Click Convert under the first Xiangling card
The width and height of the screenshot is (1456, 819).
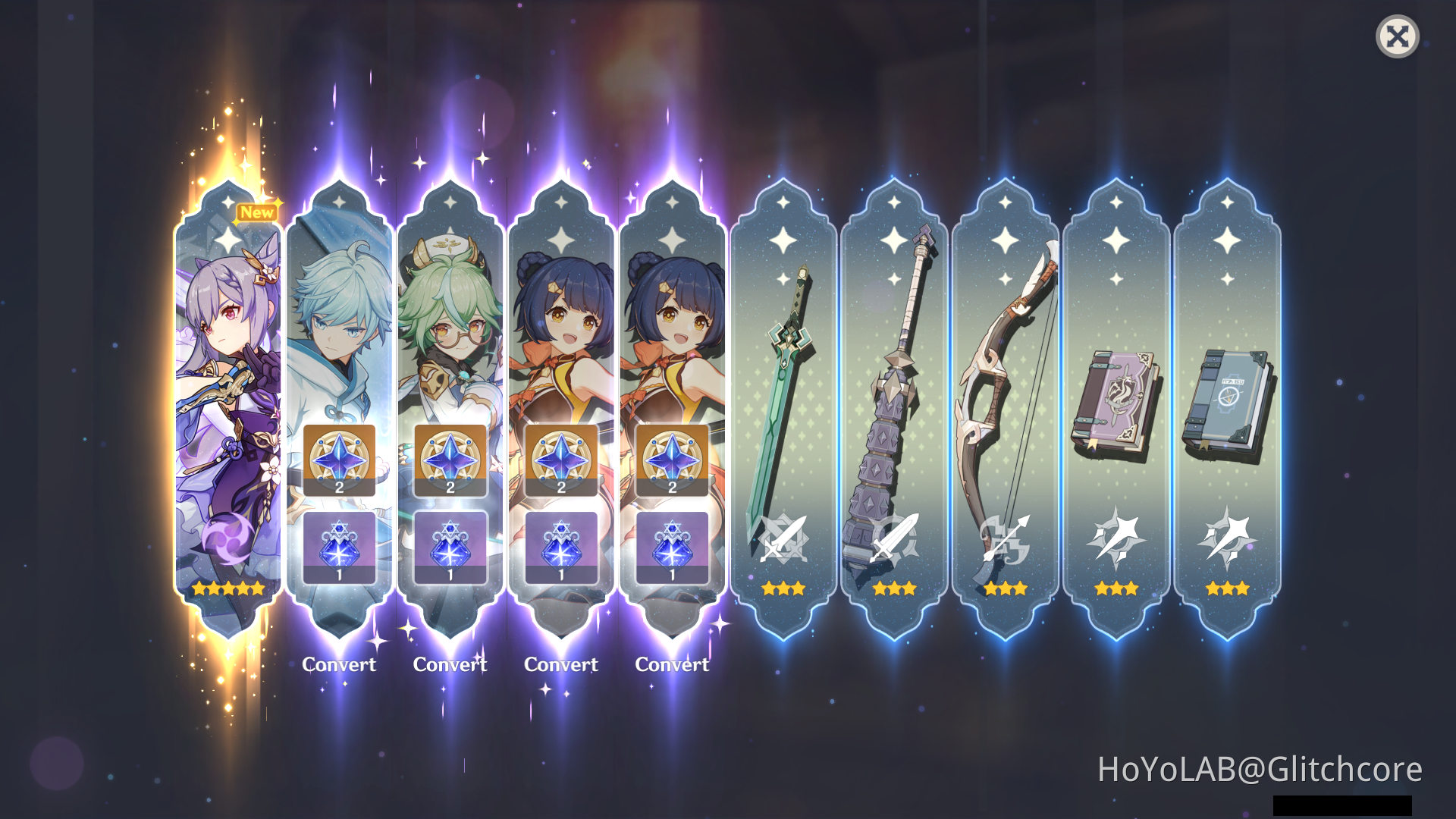(561, 665)
